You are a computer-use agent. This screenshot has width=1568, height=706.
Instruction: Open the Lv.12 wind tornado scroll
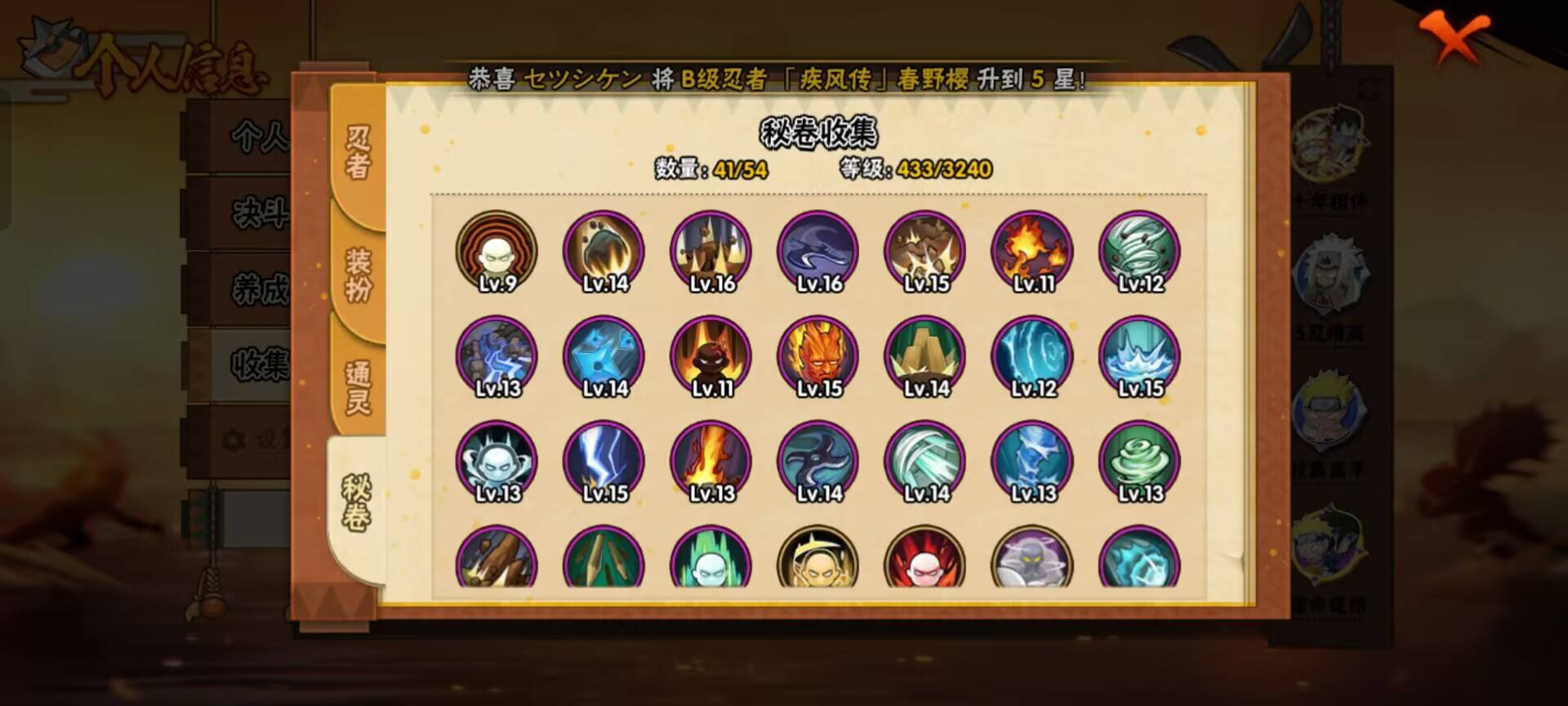[x=1138, y=252]
